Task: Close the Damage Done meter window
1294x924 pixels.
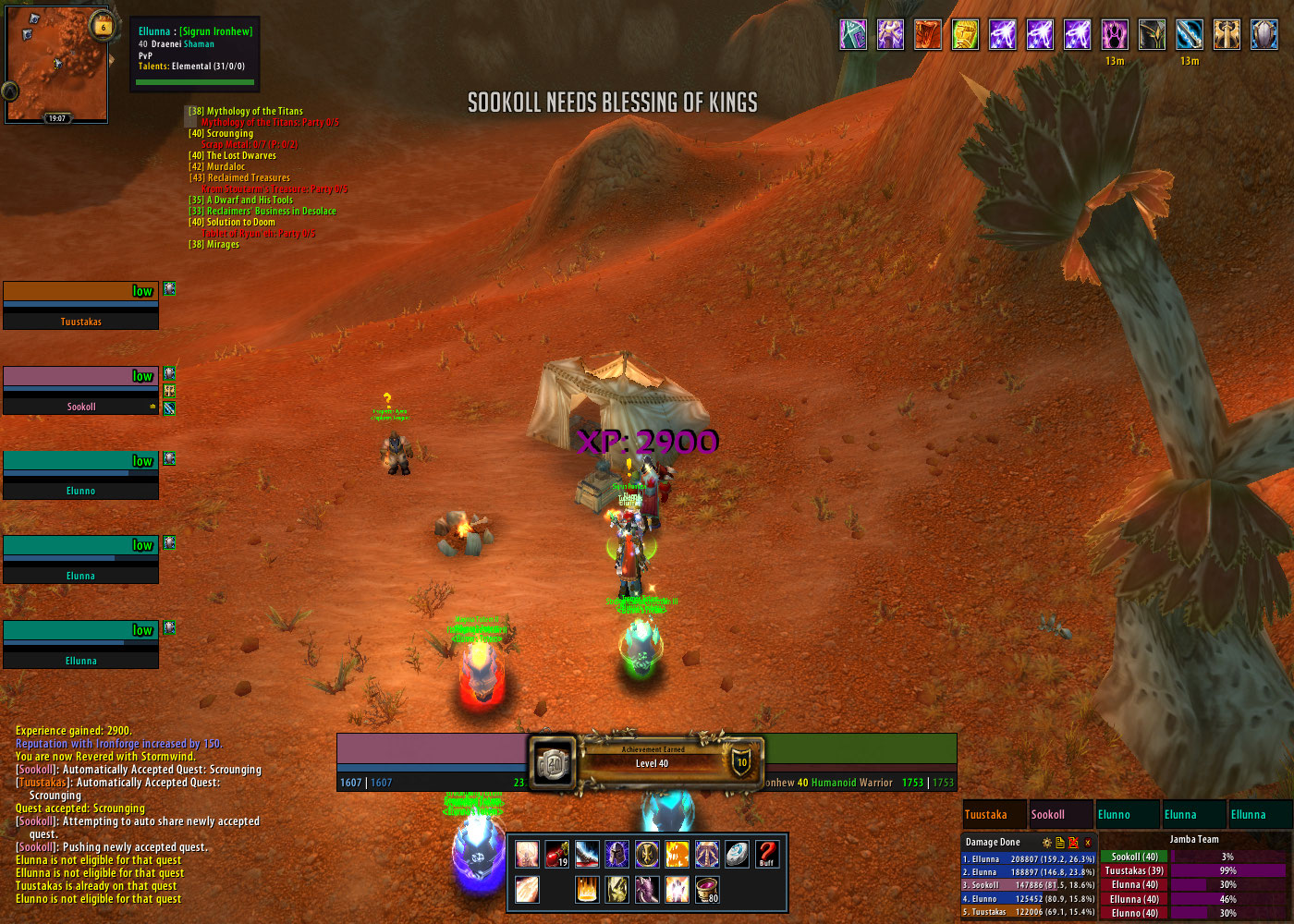Action: tap(1088, 843)
